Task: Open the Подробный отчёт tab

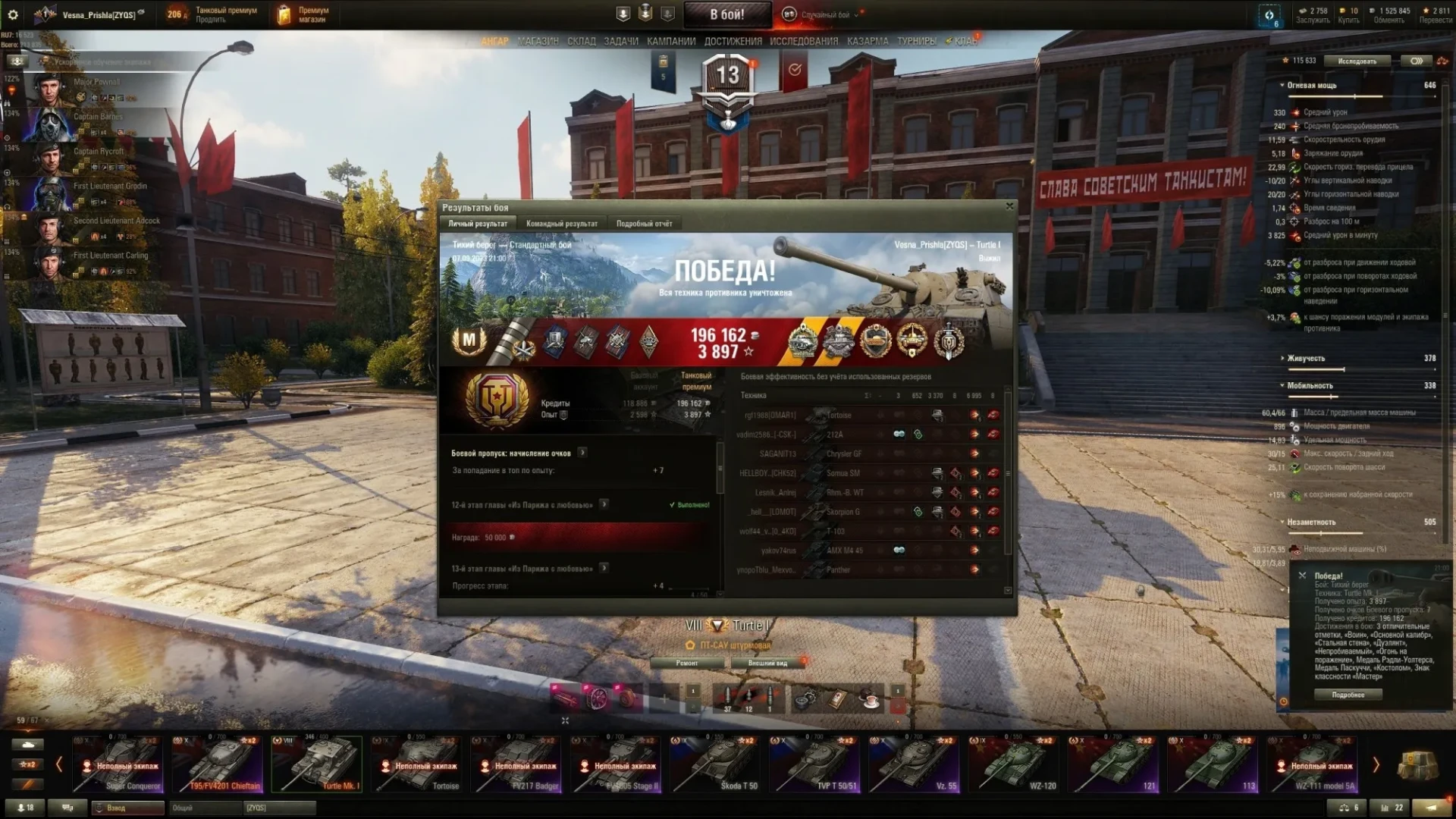Action: pos(644,224)
